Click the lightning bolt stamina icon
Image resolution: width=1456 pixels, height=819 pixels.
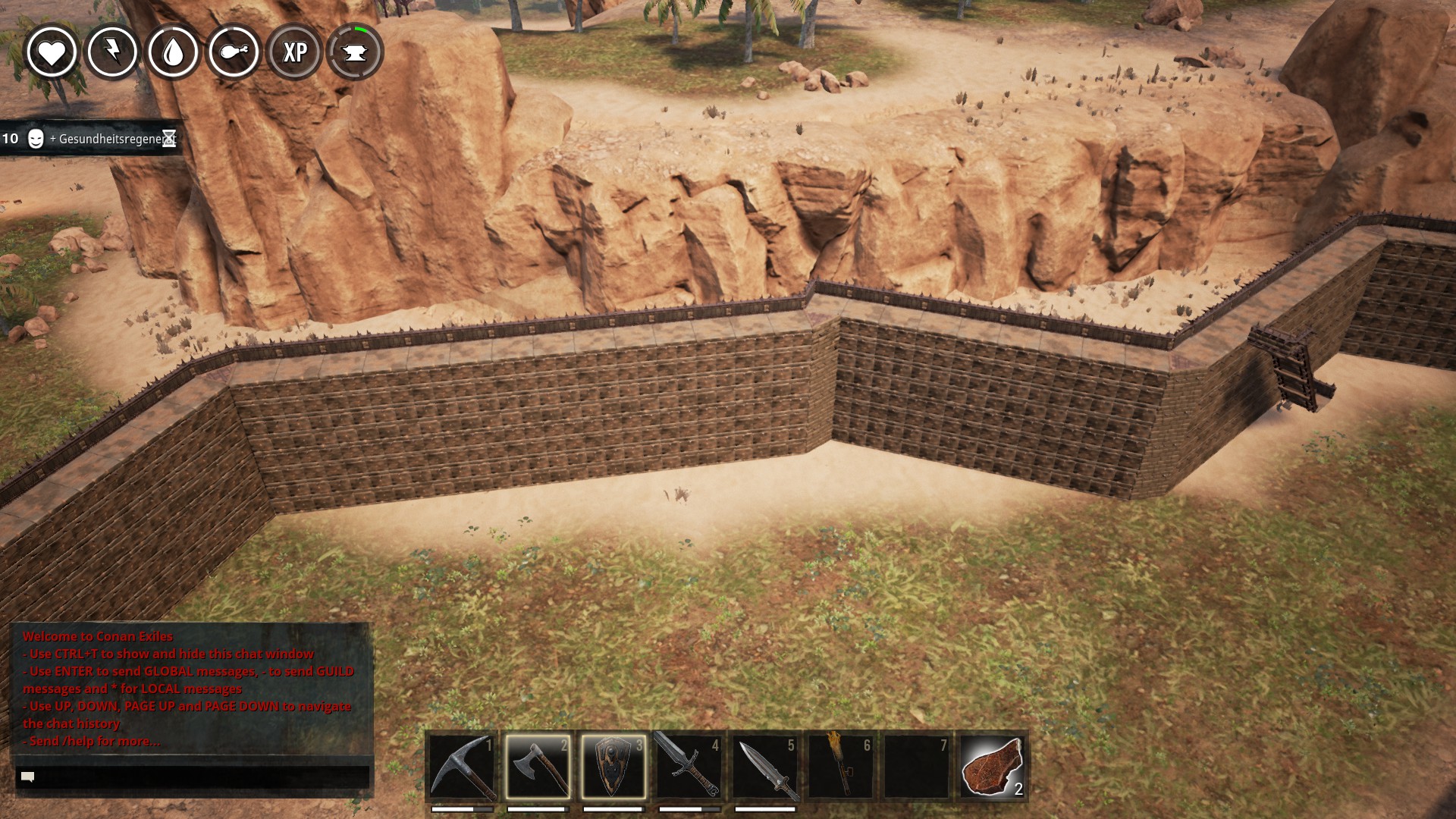pos(112,52)
